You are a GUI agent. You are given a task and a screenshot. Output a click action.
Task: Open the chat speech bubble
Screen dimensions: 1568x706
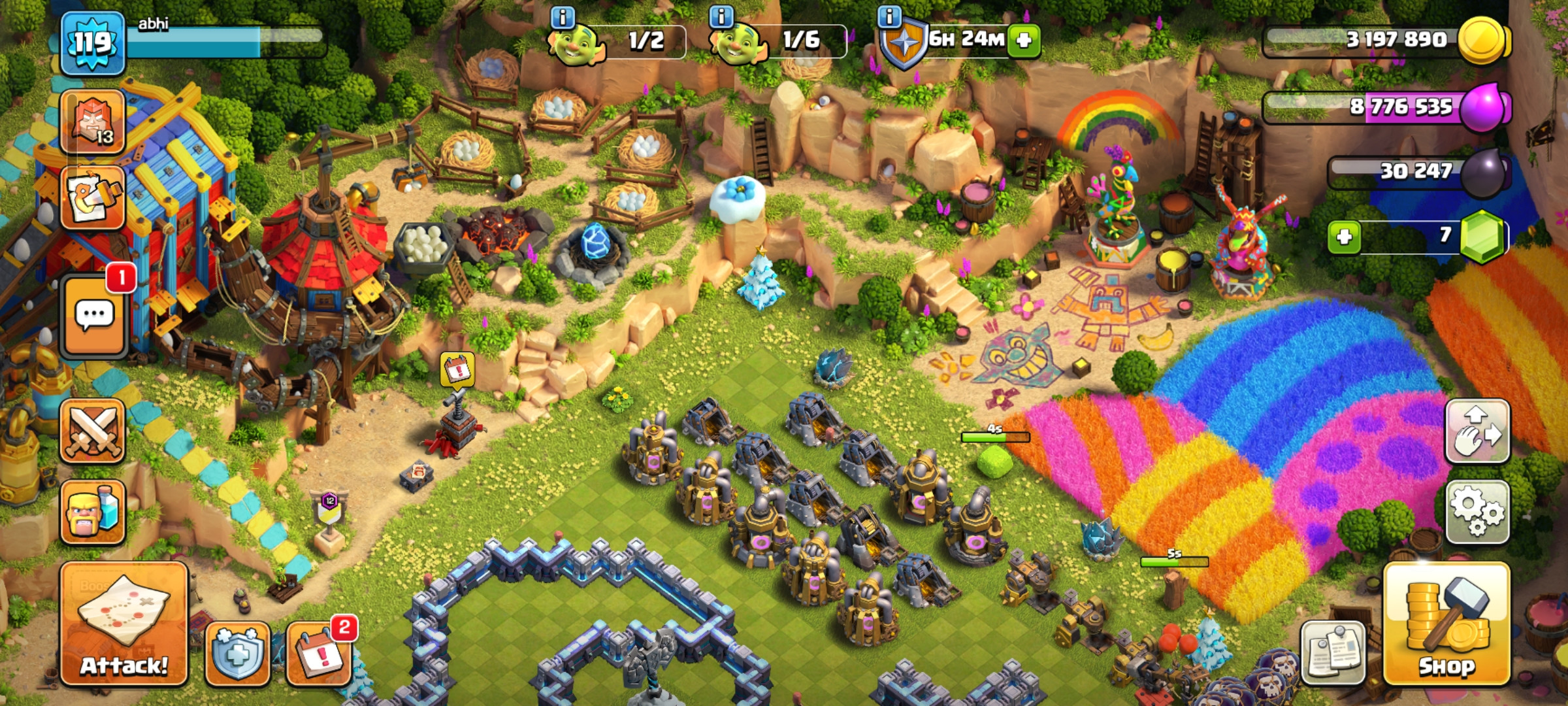click(x=94, y=316)
